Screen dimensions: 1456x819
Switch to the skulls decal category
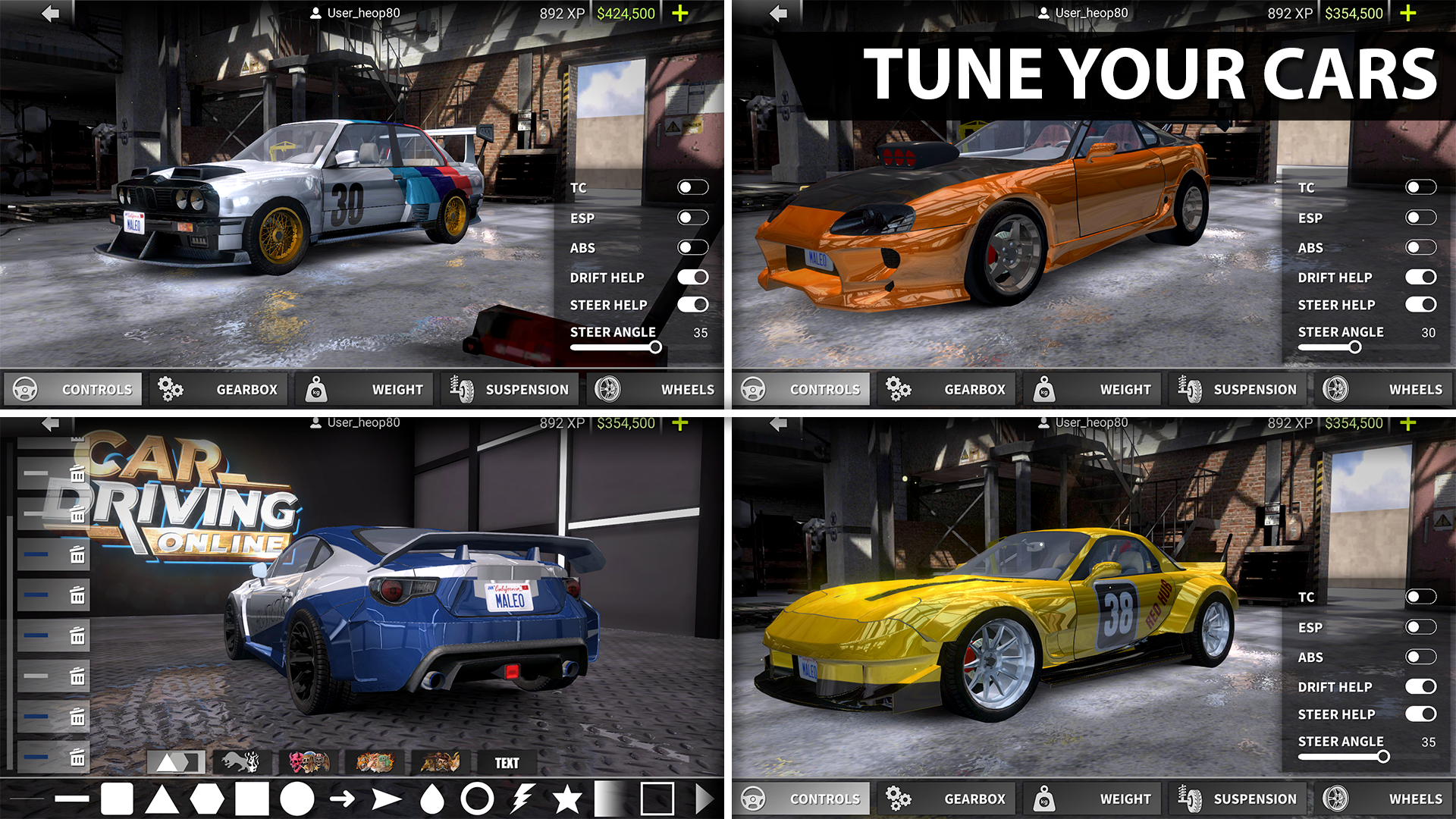pyautogui.click(x=309, y=762)
